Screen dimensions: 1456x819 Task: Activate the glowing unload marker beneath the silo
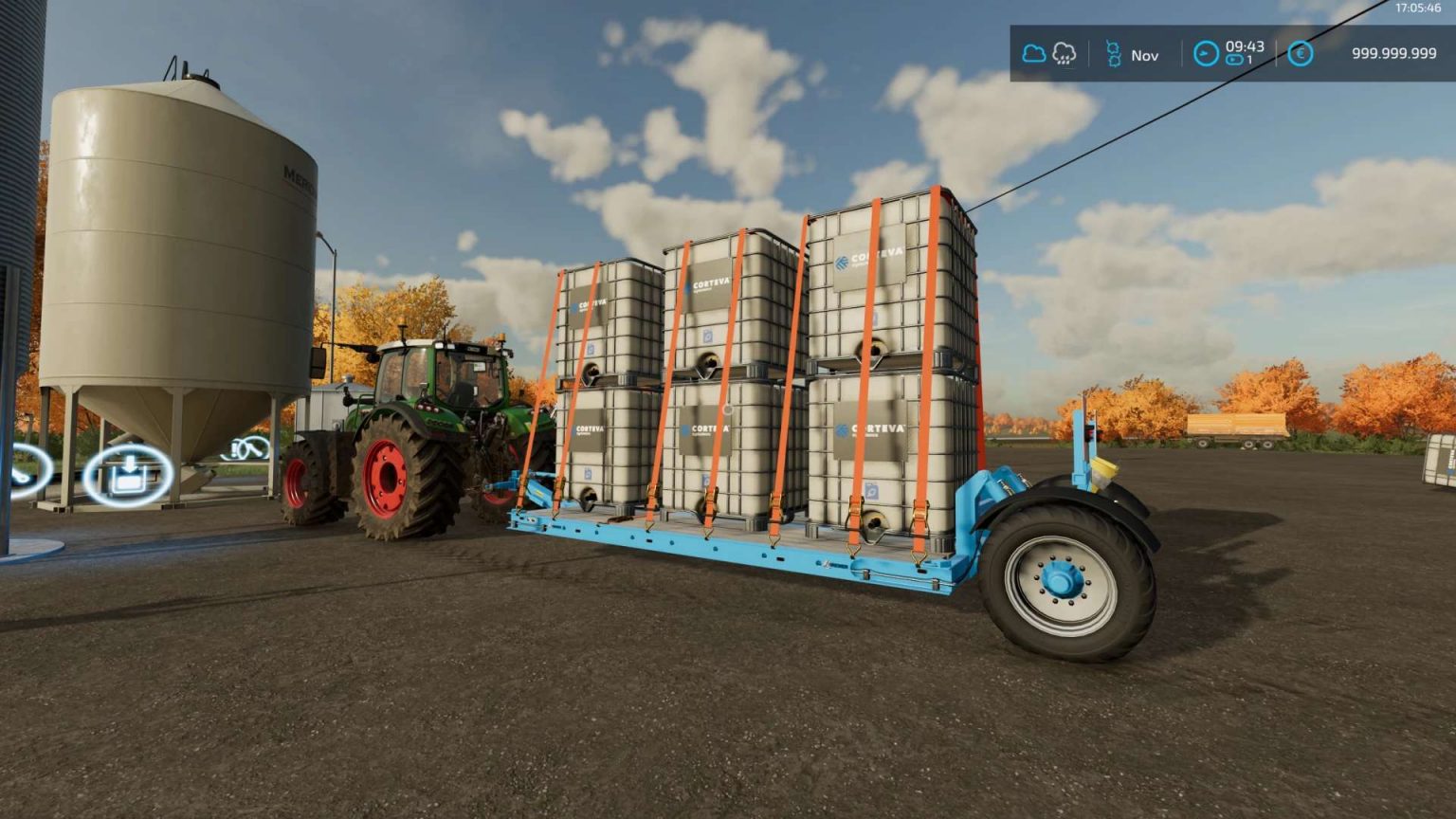pyautogui.click(x=128, y=474)
